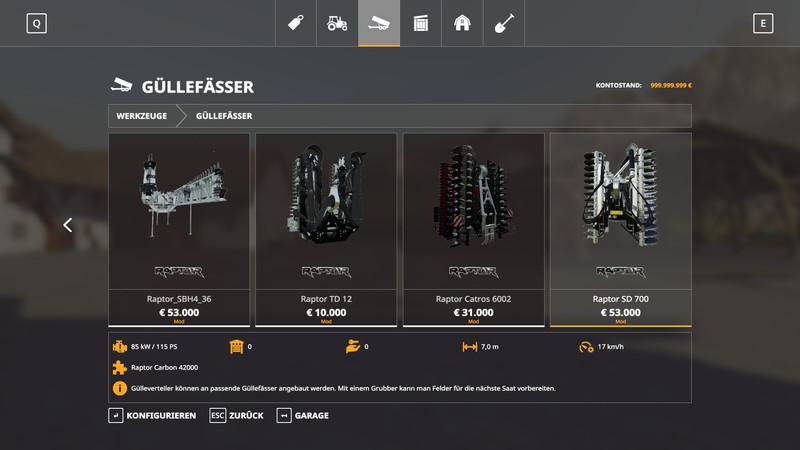The height and width of the screenshot is (450, 800).
Task: Show previous items with left arrow
Action: 68,225
